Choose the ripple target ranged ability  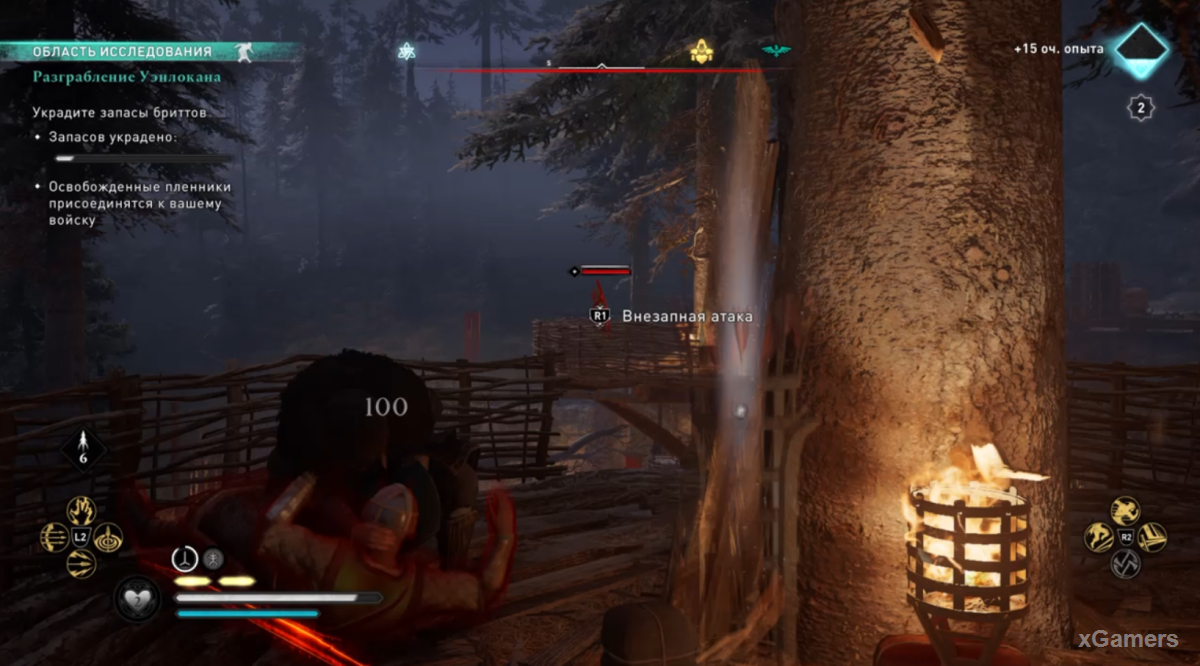point(107,538)
